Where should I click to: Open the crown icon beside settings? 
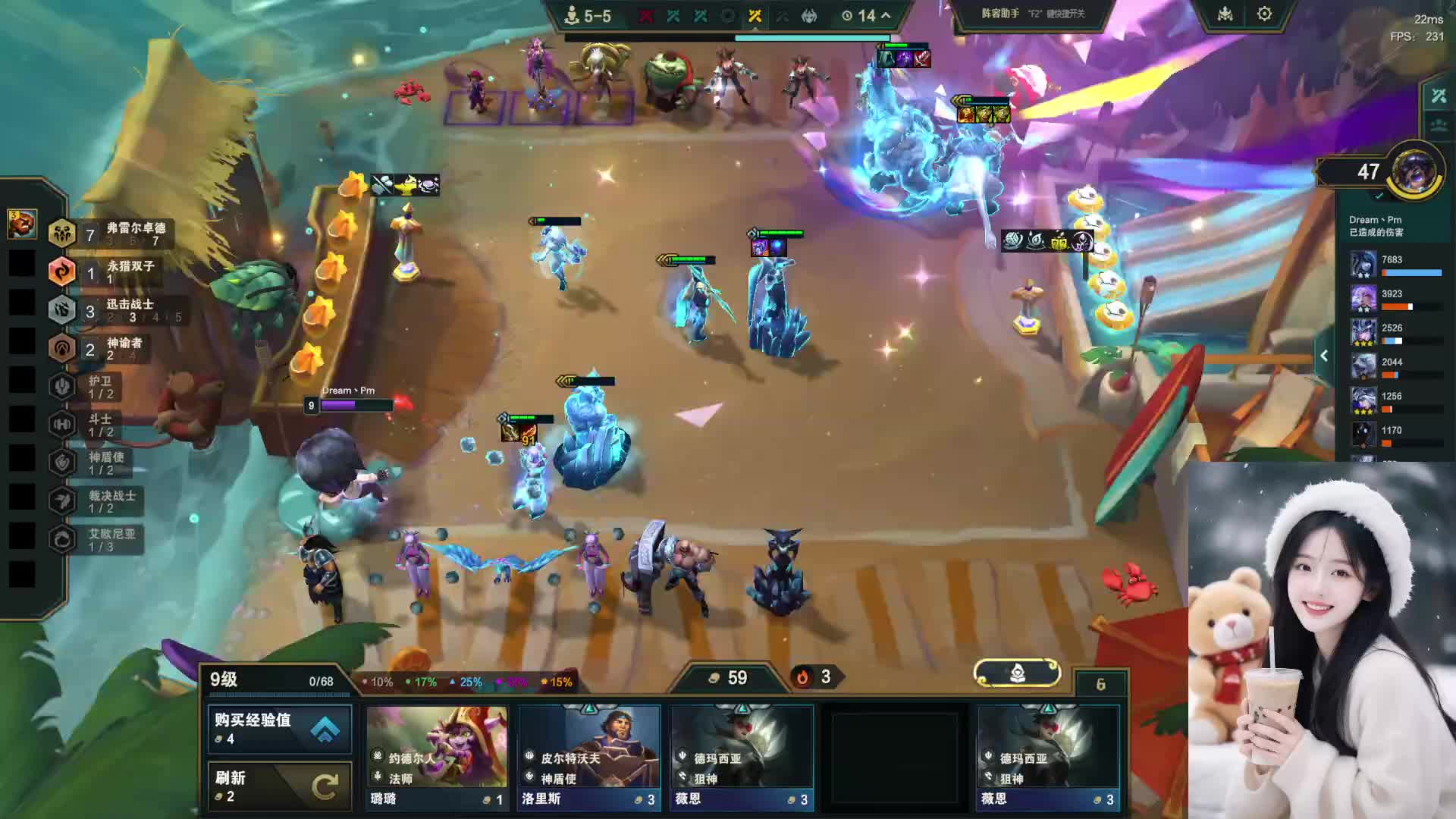click(x=1225, y=14)
